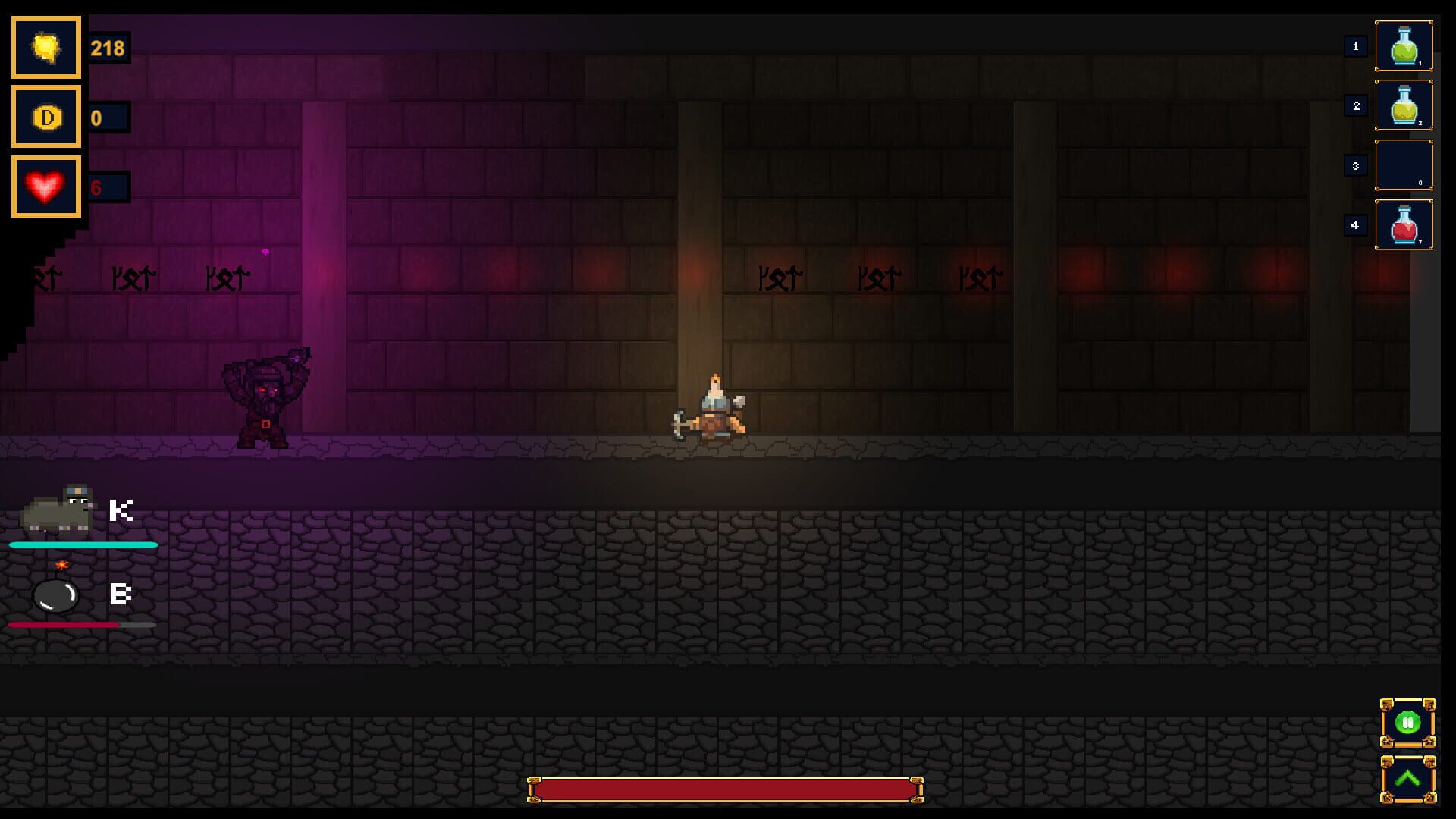Use the green potion in slot 1
Viewport: 1456px width, 819px height.
[1404, 48]
